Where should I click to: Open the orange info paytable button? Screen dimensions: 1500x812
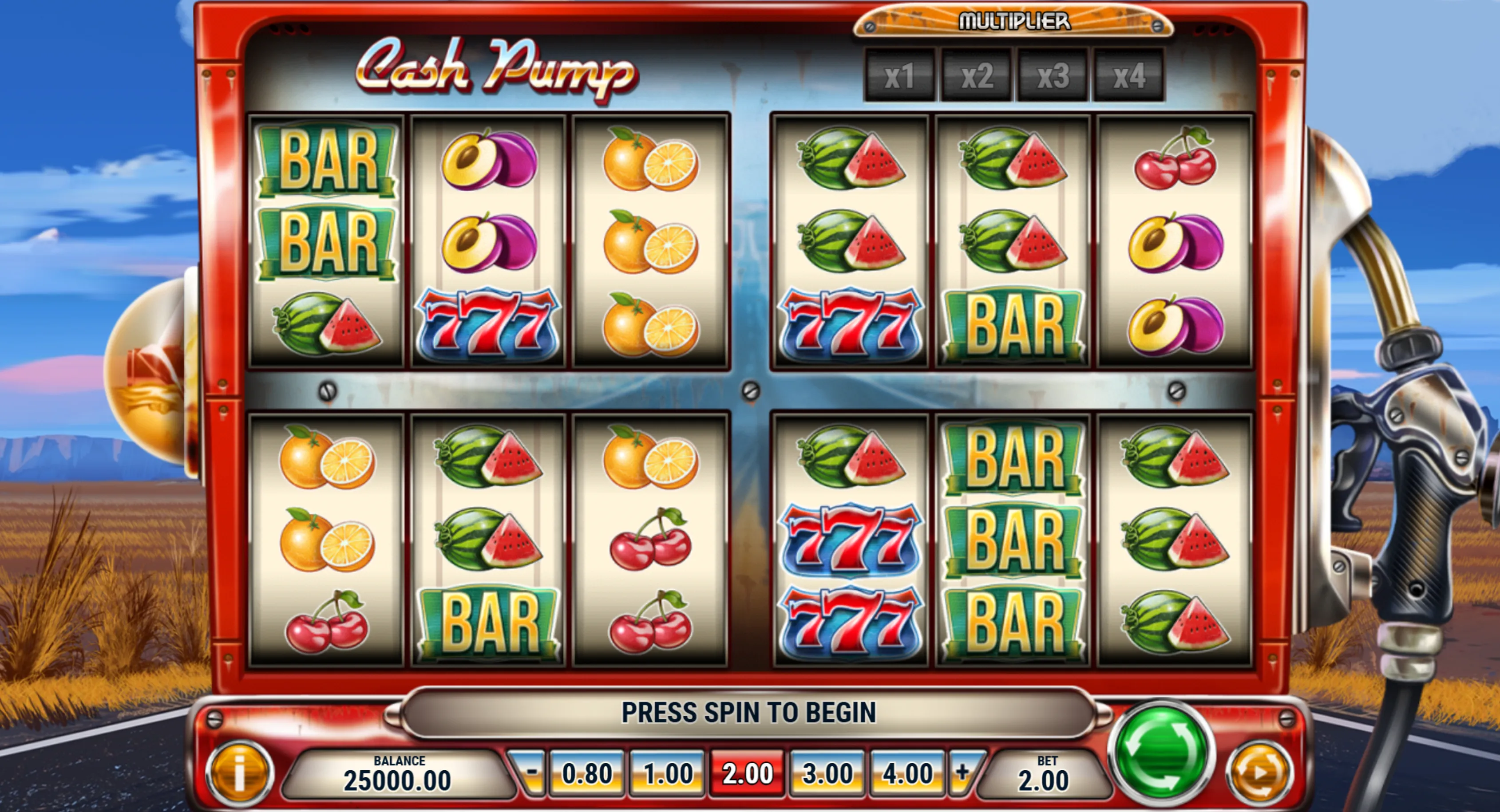point(239,773)
